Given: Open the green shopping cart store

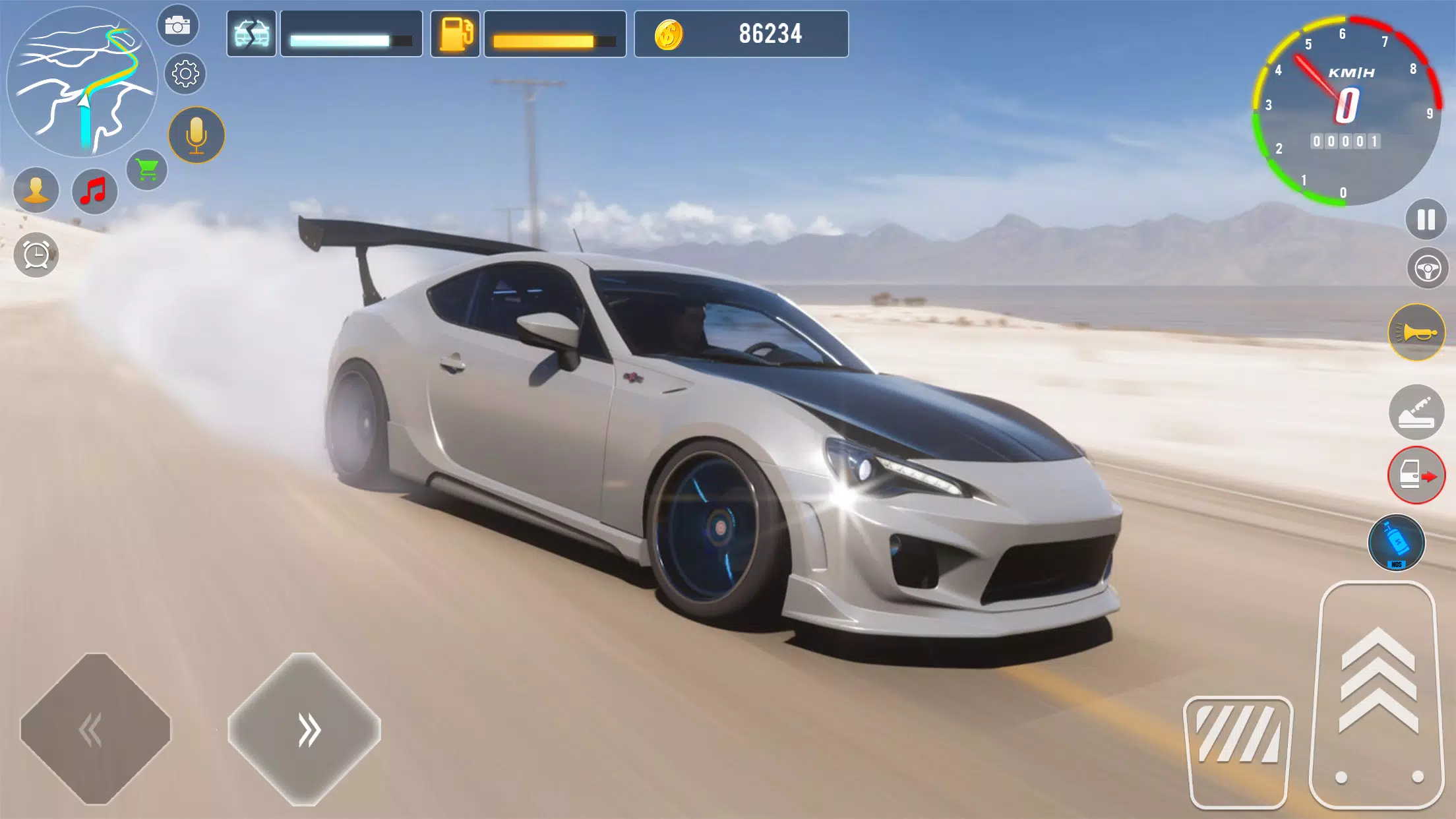Looking at the screenshot, I should [147, 170].
